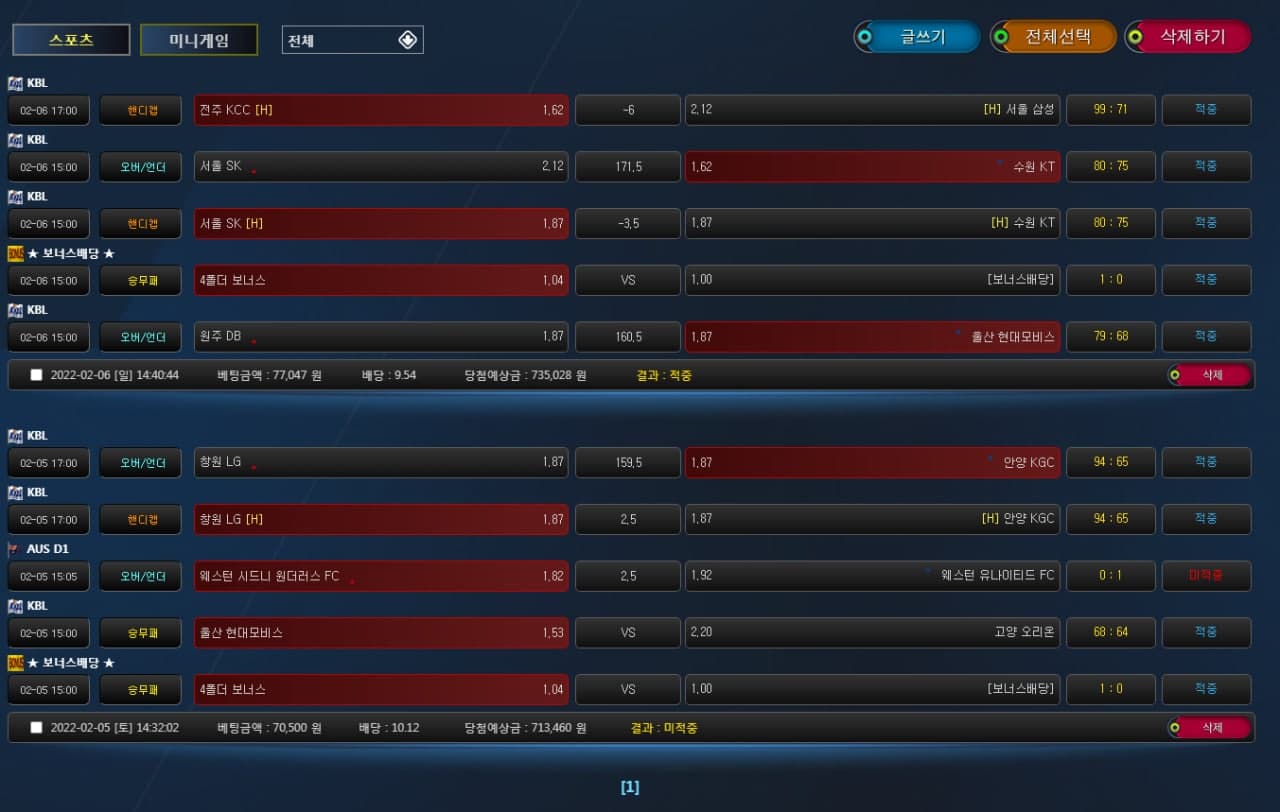The height and width of the screenshot is (812, 1280).
Task: Click the red 삭제하기 button
Action: coord(1188,37)
